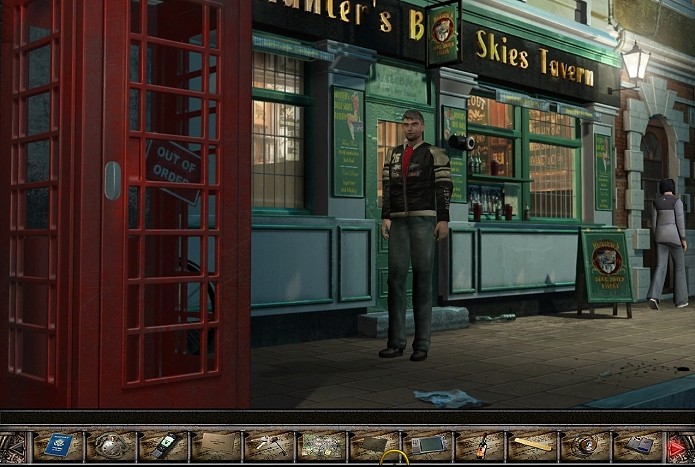Click the red arrow to scroll inventory right
The height and width of the screenshot is (467, 695).
(x=681, y=445)
